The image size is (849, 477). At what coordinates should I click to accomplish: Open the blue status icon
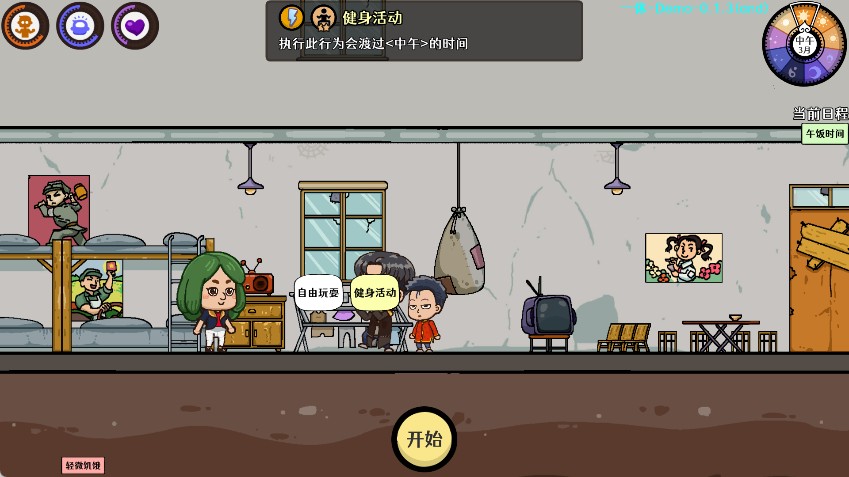coord(80,25)
